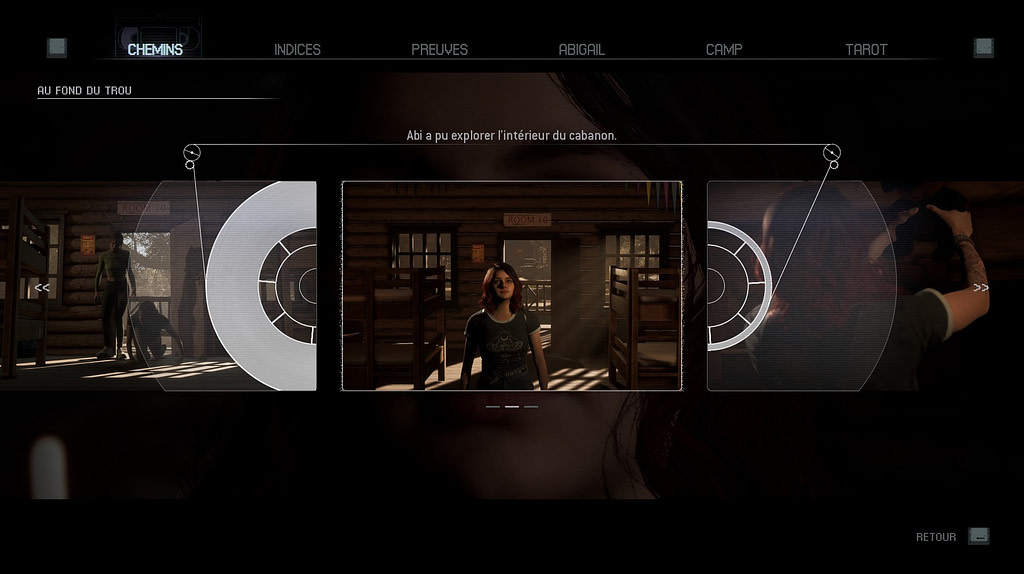Open the Indices tab
The width and height of the screenshot is (1024, 574).
(297, 49)
